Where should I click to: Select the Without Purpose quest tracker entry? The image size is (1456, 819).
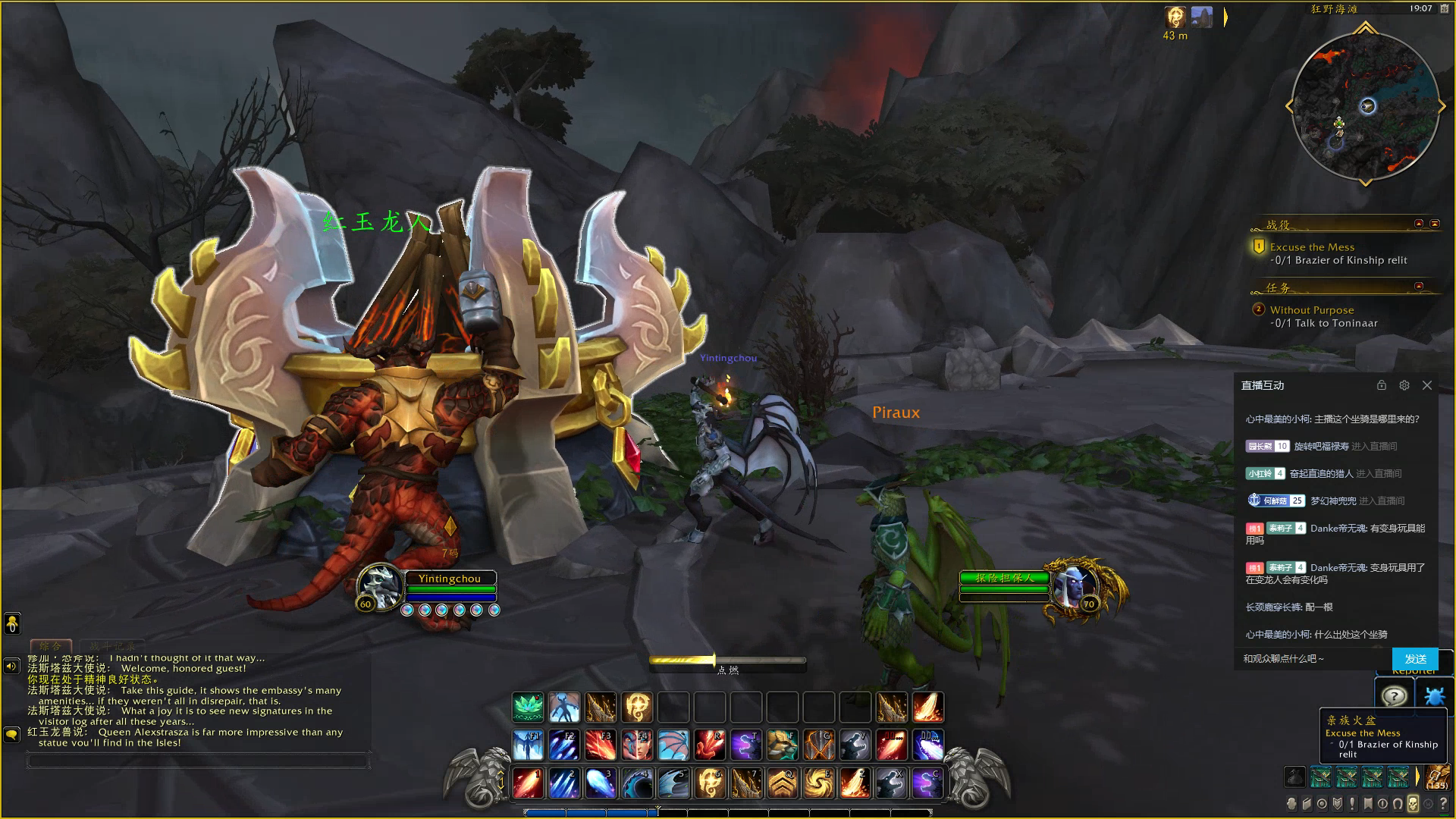pyautogui.click(x=1312, y=310)
